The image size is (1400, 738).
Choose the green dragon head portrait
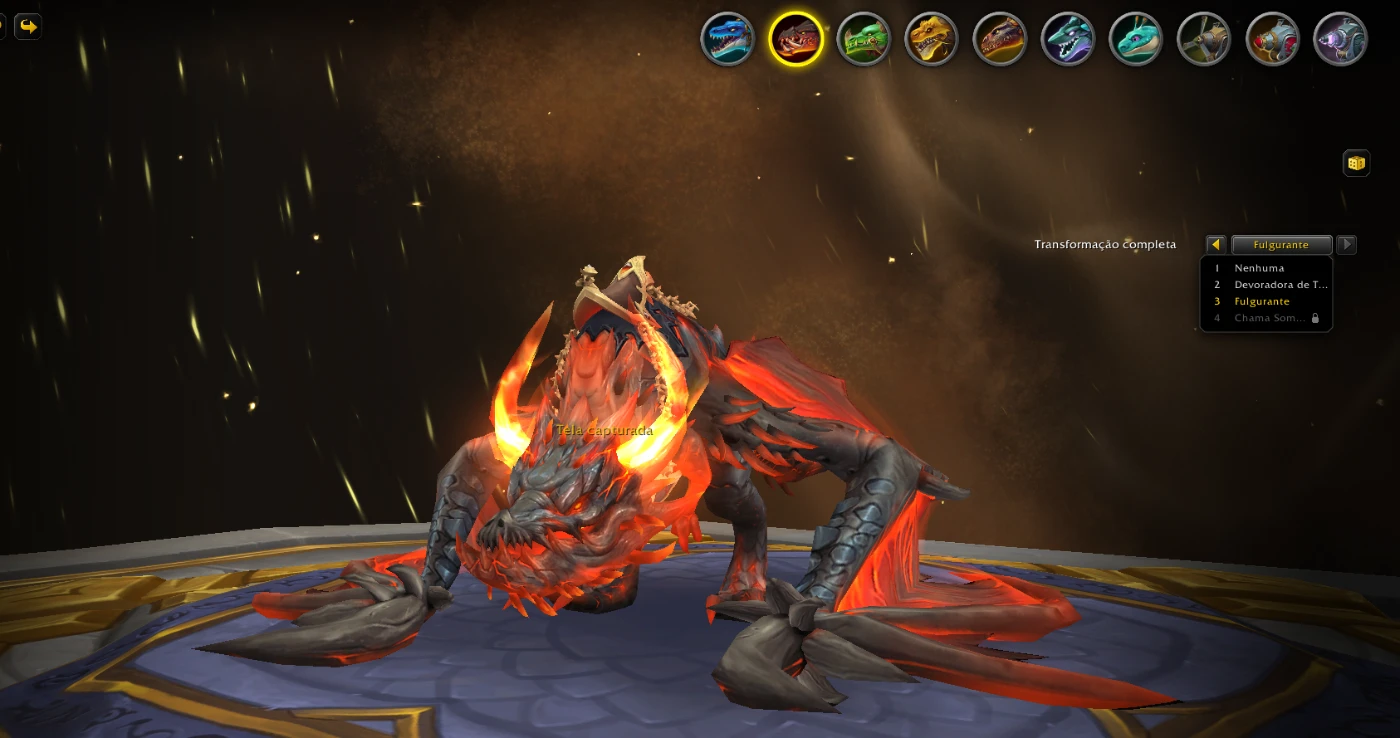(x=864, y=39)
